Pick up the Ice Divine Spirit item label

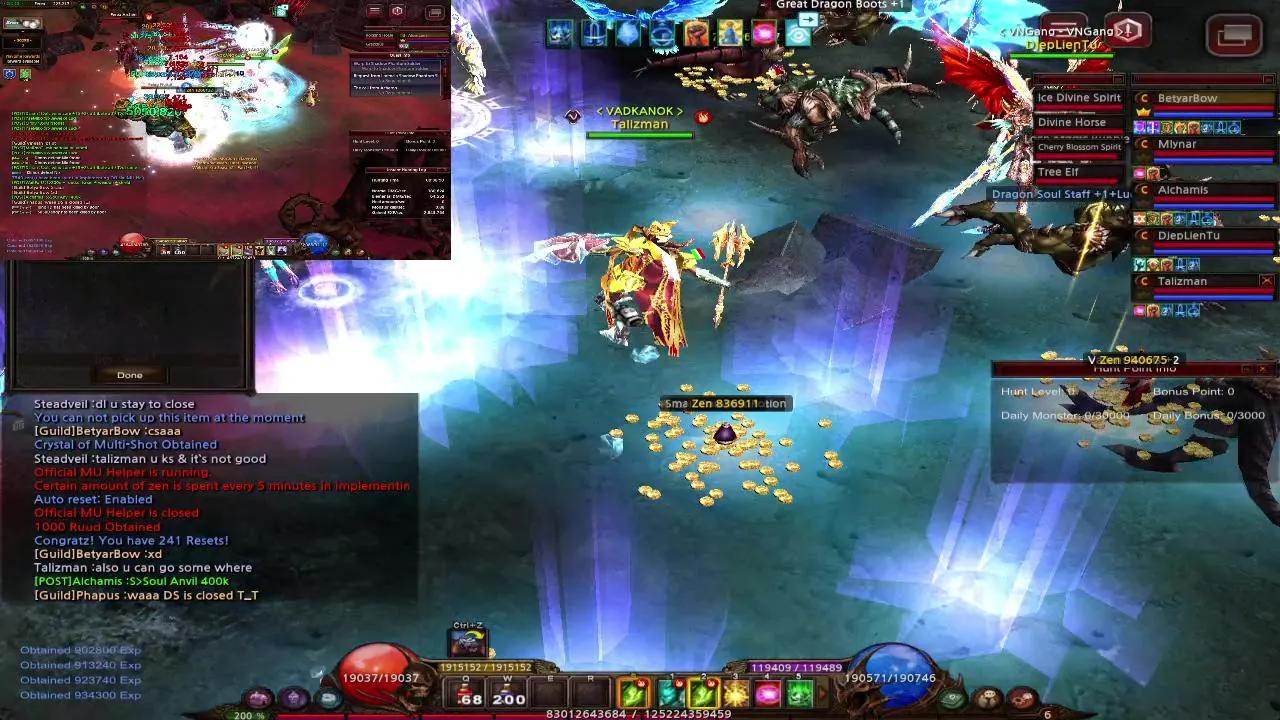1078,99
